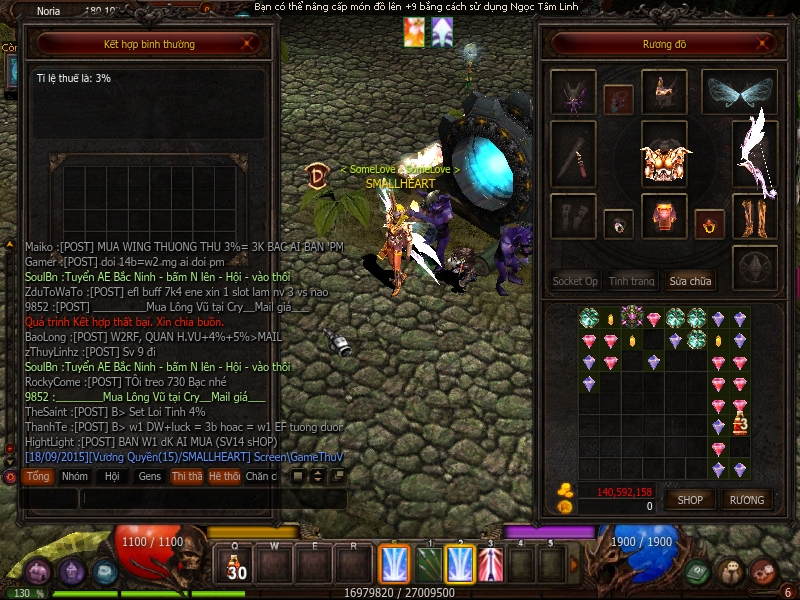Viewport: 800px width, 600px height.
Task: Focus the chat message input box
Action: coord(210,497)
